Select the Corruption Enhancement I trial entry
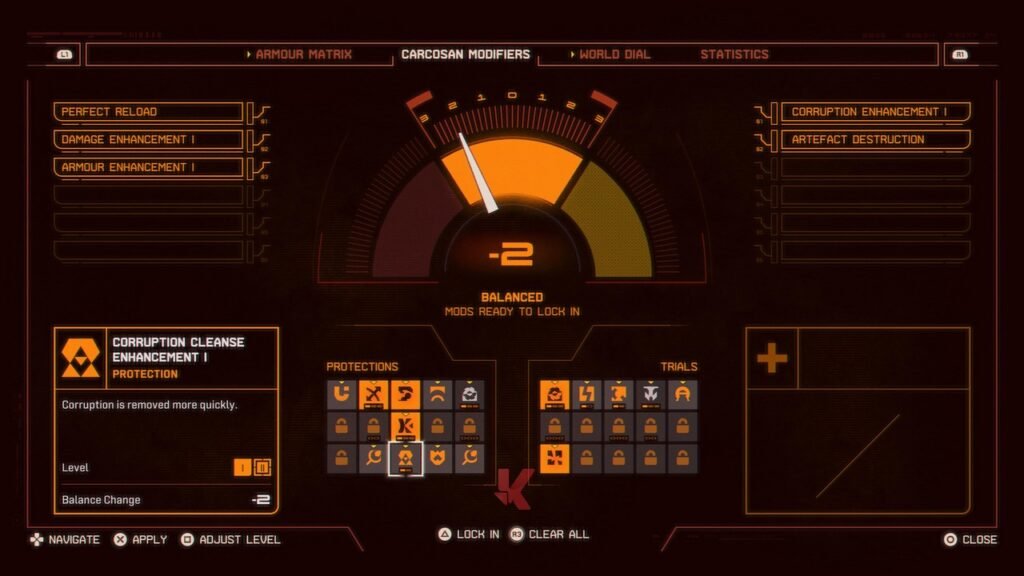This screenshot has width=1024, height=576. 875,112
